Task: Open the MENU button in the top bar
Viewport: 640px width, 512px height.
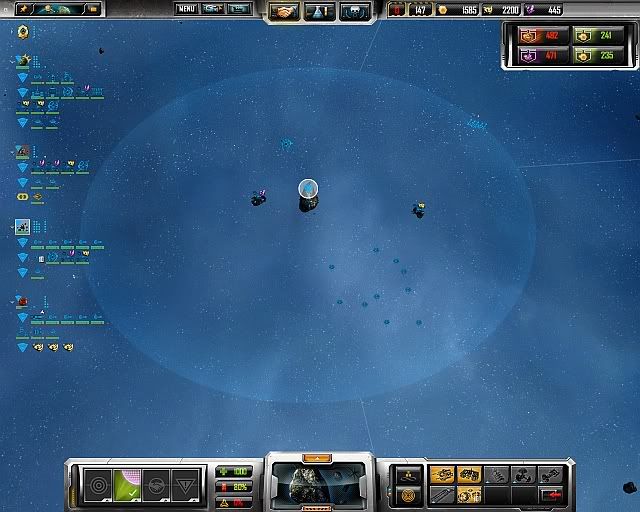Action: (186, 9)
